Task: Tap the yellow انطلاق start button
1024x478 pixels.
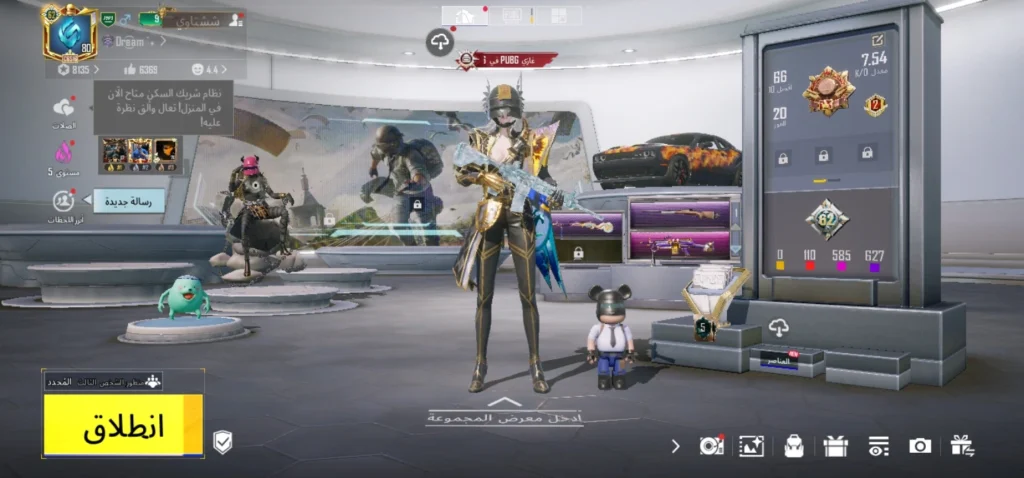Action: tap(123, 425)
